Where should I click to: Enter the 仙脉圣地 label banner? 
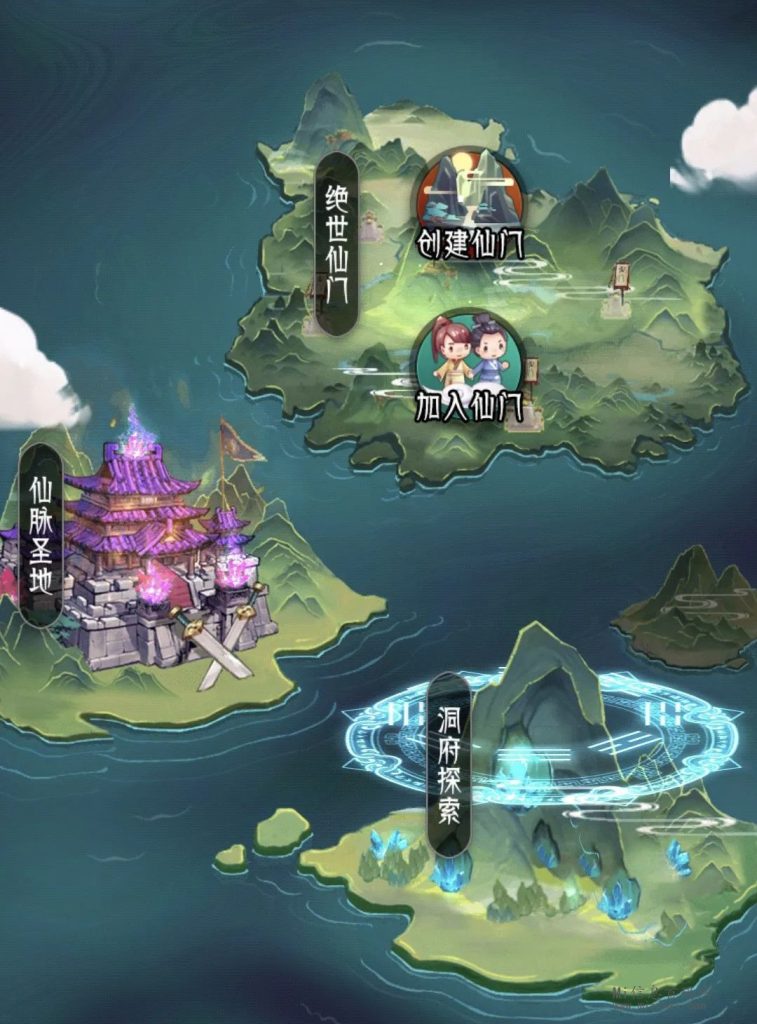coord(41,535)
